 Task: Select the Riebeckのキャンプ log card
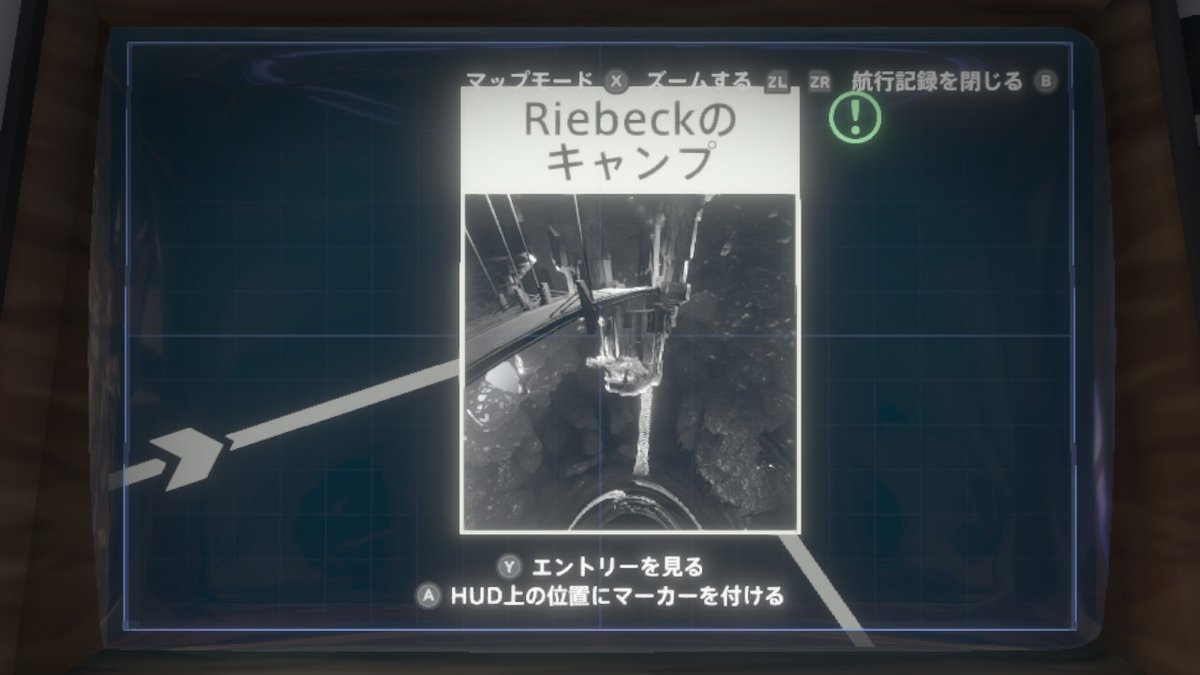(630, 310)
